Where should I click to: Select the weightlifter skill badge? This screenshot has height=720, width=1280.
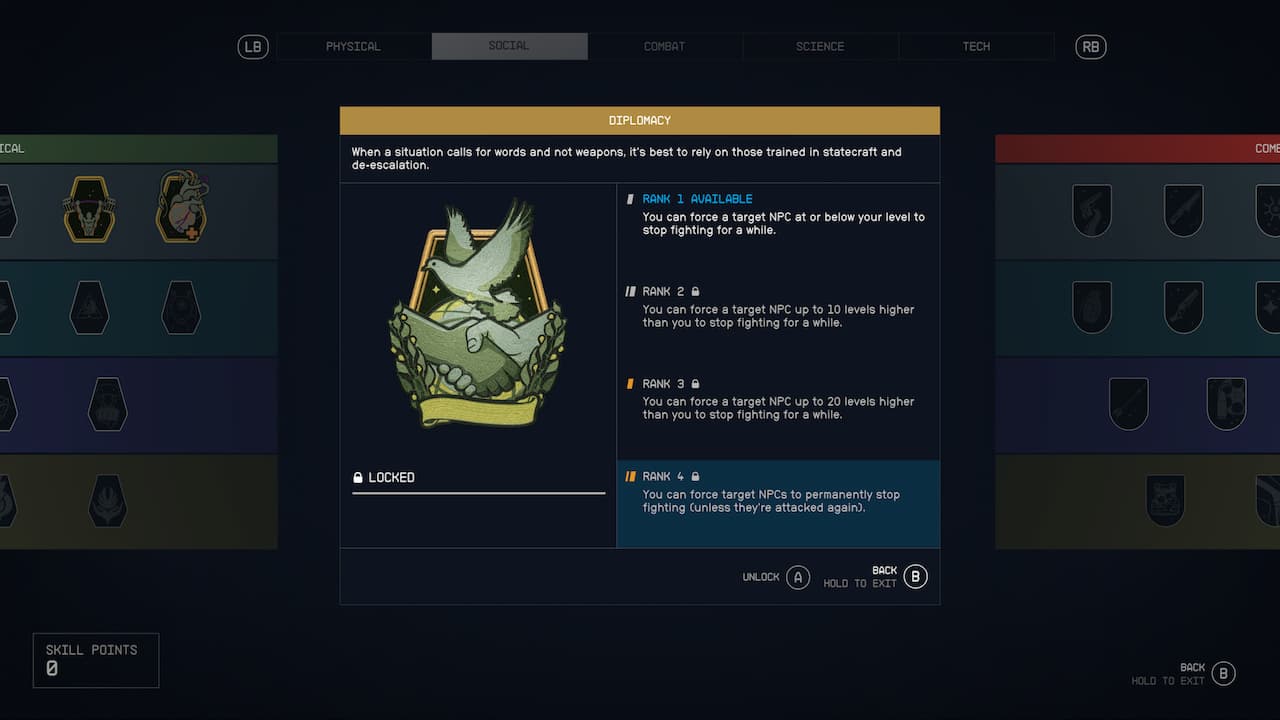(x=89, y=209)
